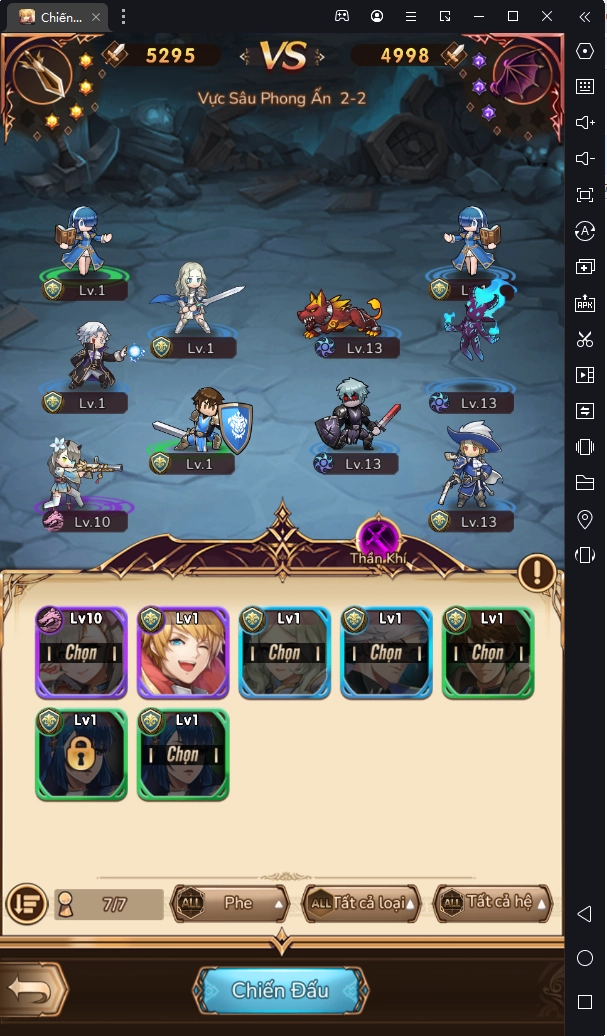The image size is (607, 1036).
Task: Select the locked hero card with padlock
Action: pos(82,755)
